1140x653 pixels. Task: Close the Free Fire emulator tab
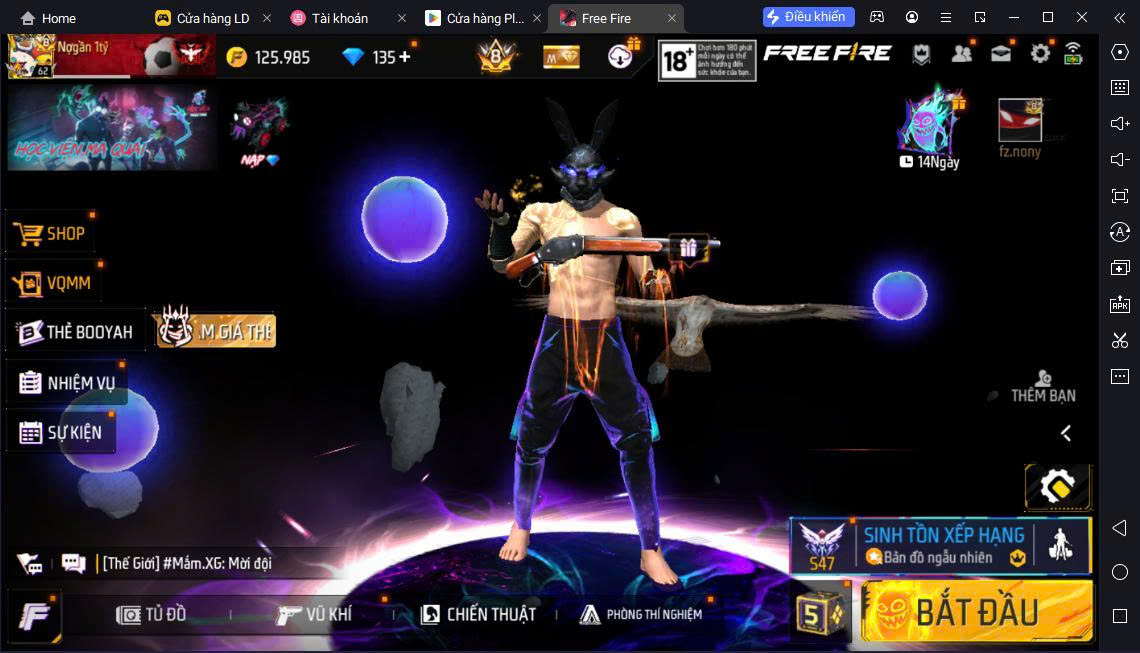672,18
